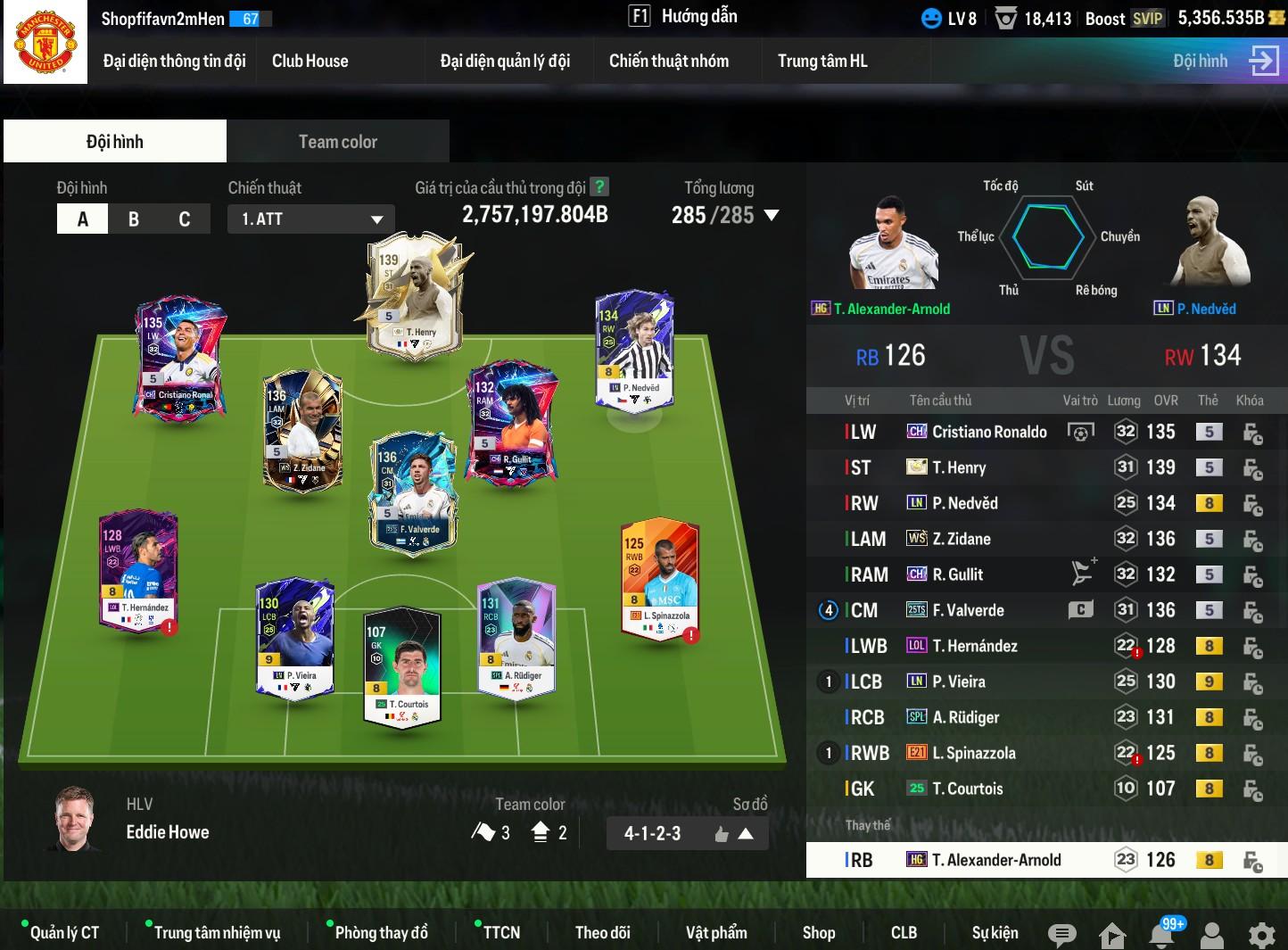This screenshot has height=950, width=1288.
Task: Open the settings gear icon
Action: [1261, 935]
